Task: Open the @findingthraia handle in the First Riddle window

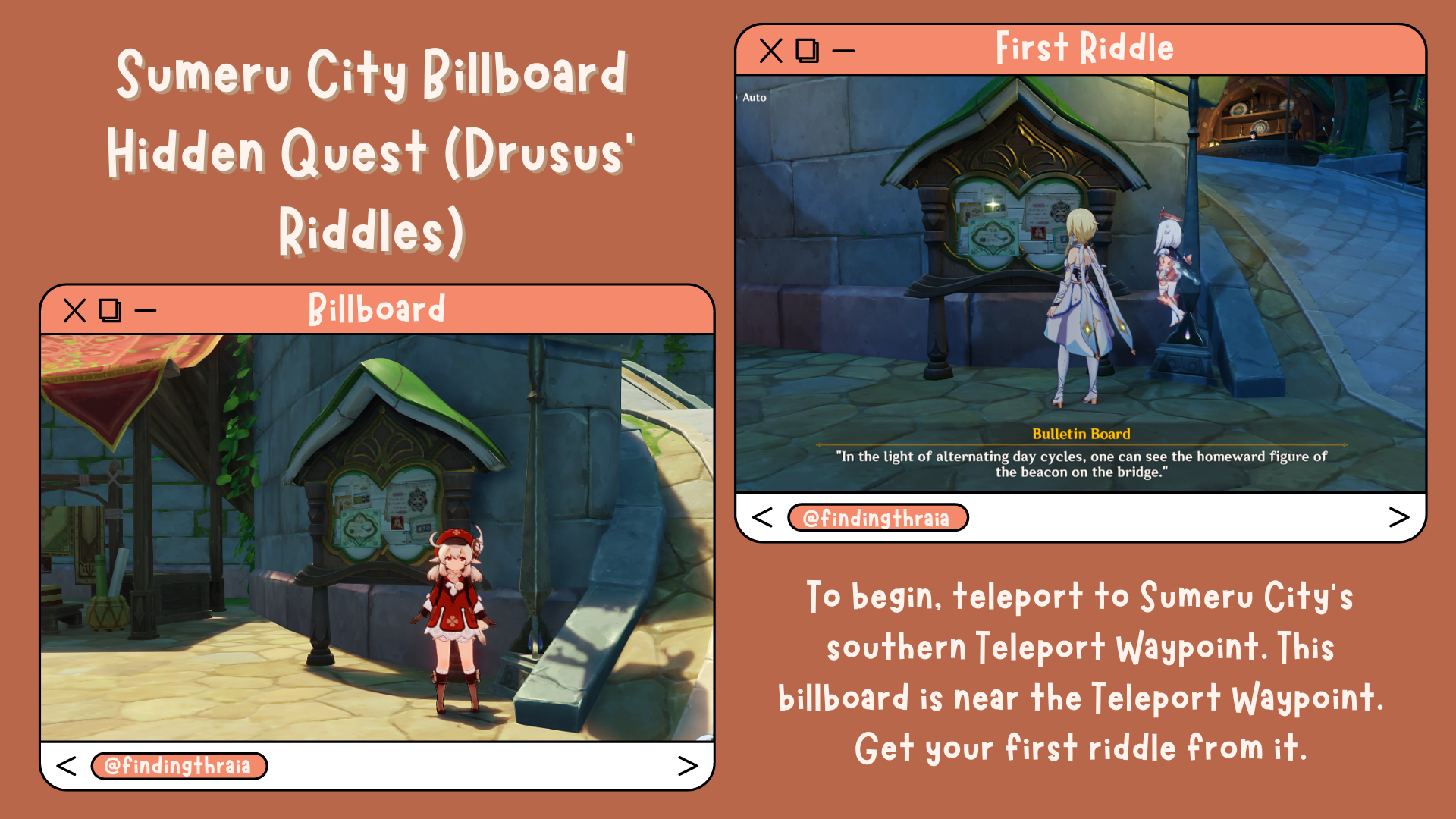Action: pyautogui.click(x=879, y=518)
